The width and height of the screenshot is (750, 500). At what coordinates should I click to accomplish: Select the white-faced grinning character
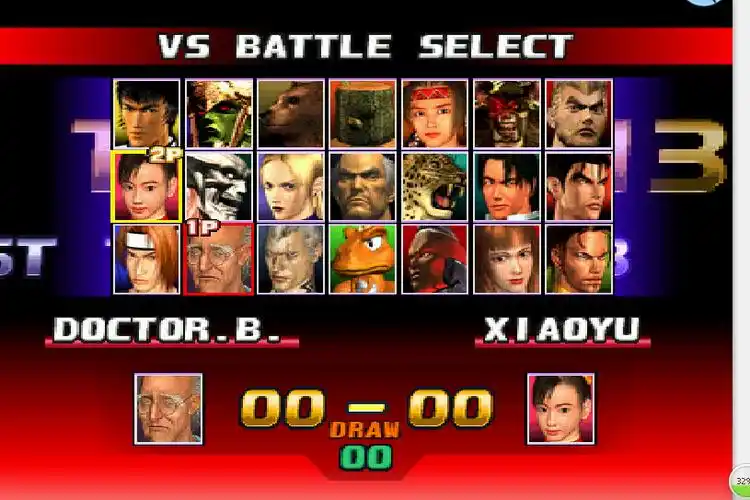[219, 186]
